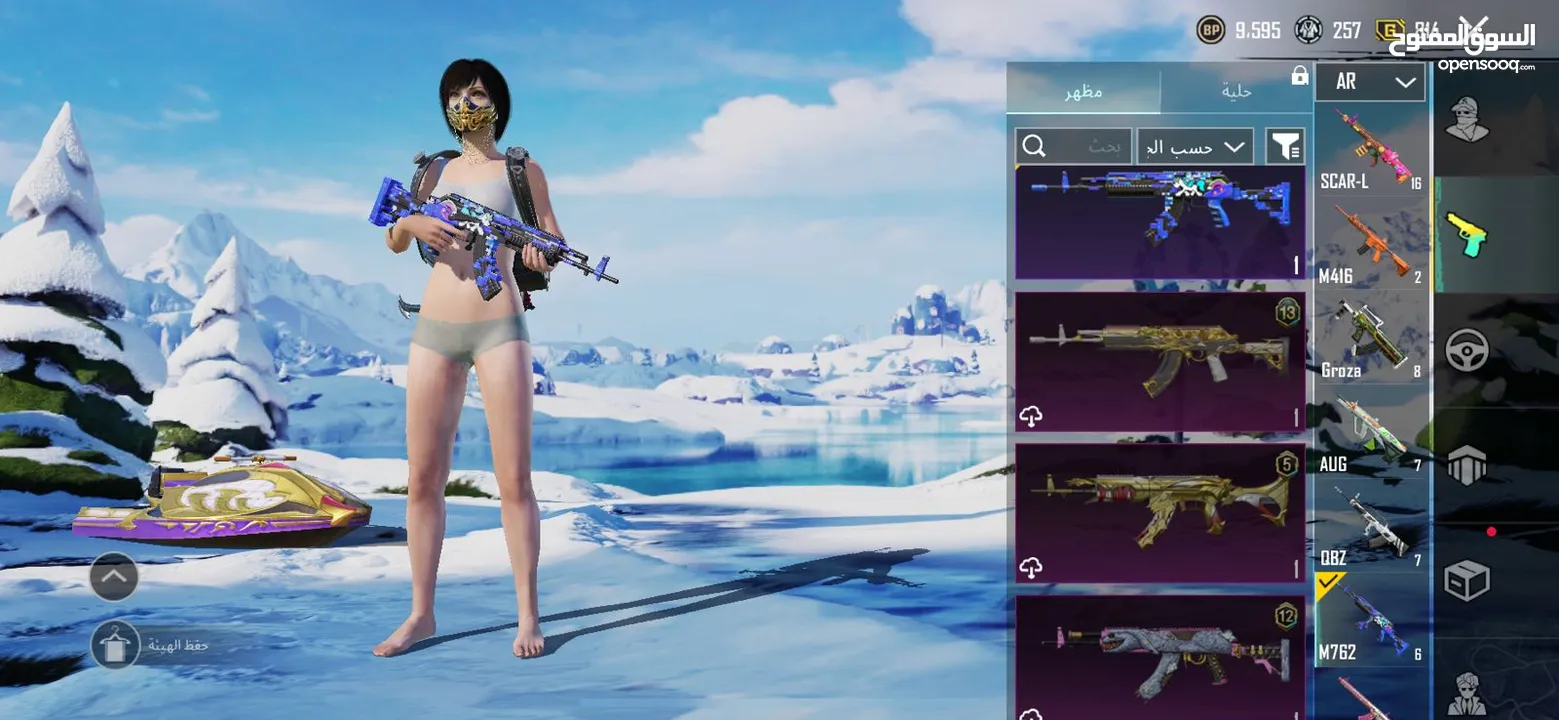Select the blue pixel M762 skin card
The width and height of the screenshot is (1559, 720).
(1160, 222)
